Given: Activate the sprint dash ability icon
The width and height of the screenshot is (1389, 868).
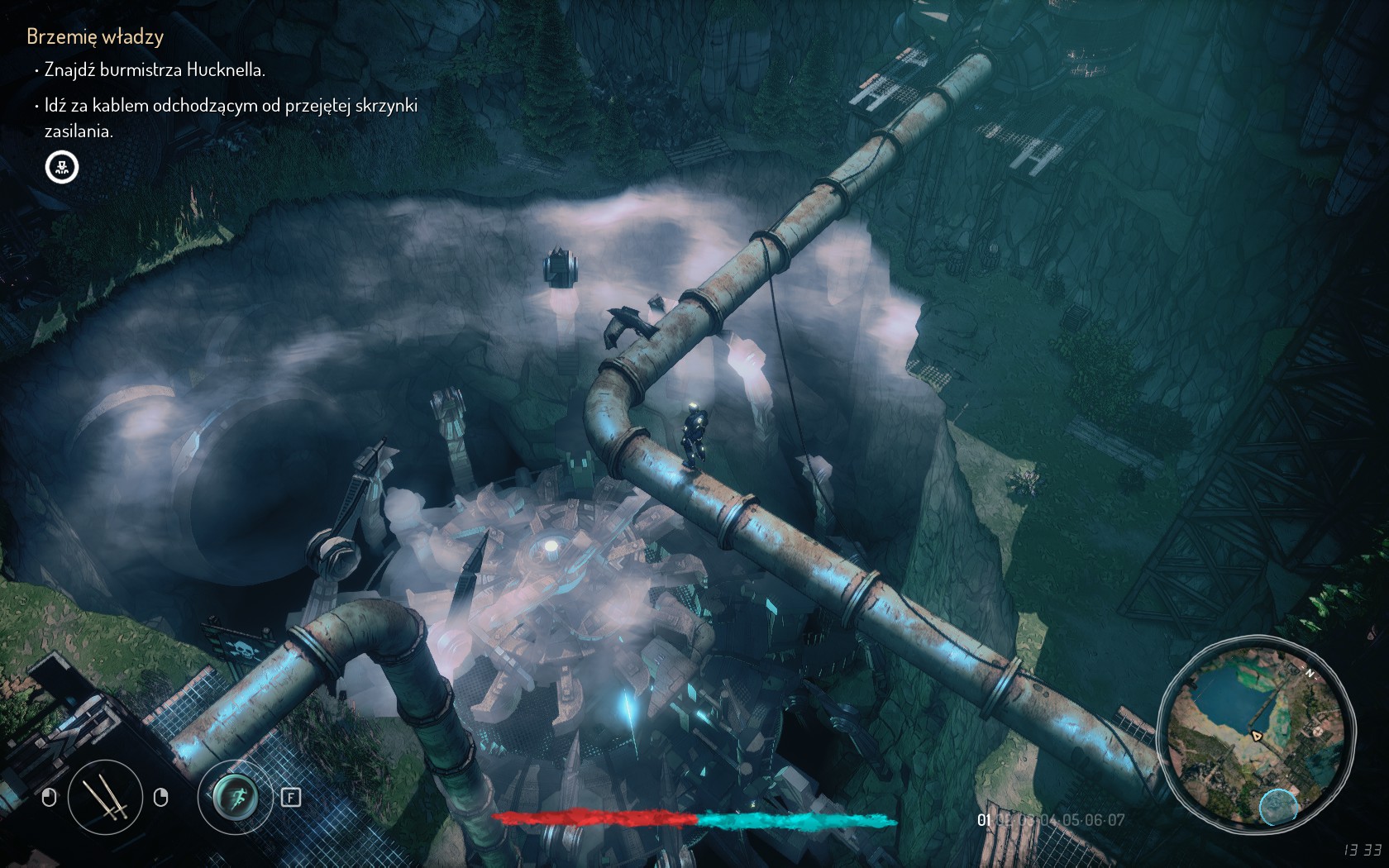Looking at the screenshot, I should pos(236,797).
